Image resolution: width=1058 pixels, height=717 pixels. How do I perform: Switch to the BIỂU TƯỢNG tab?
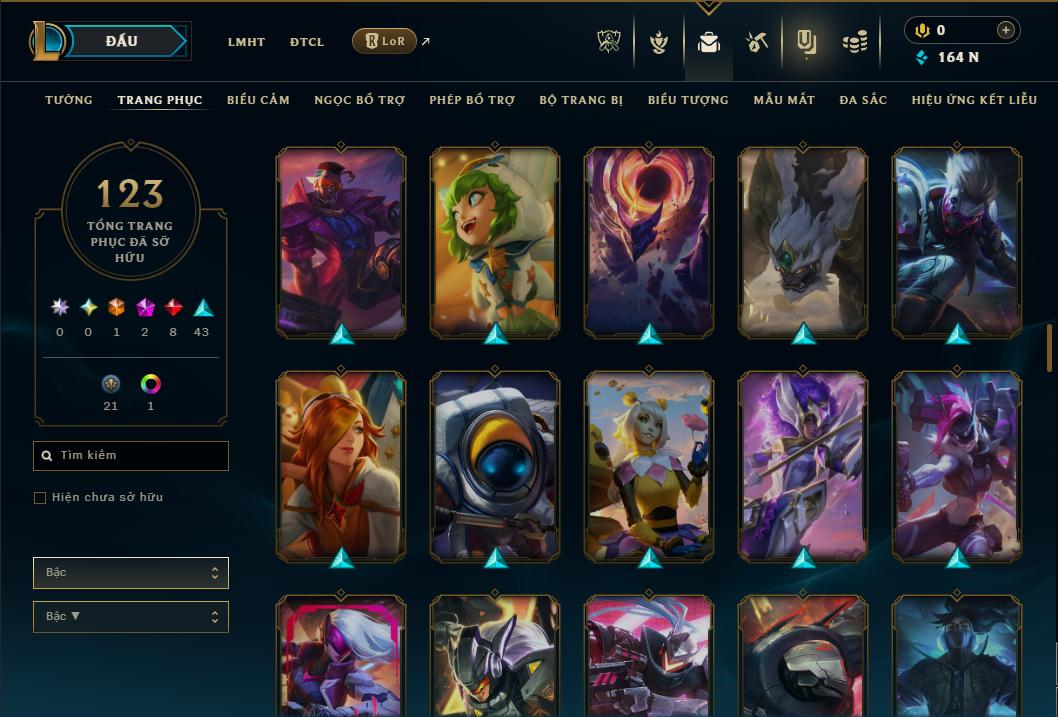688,100
